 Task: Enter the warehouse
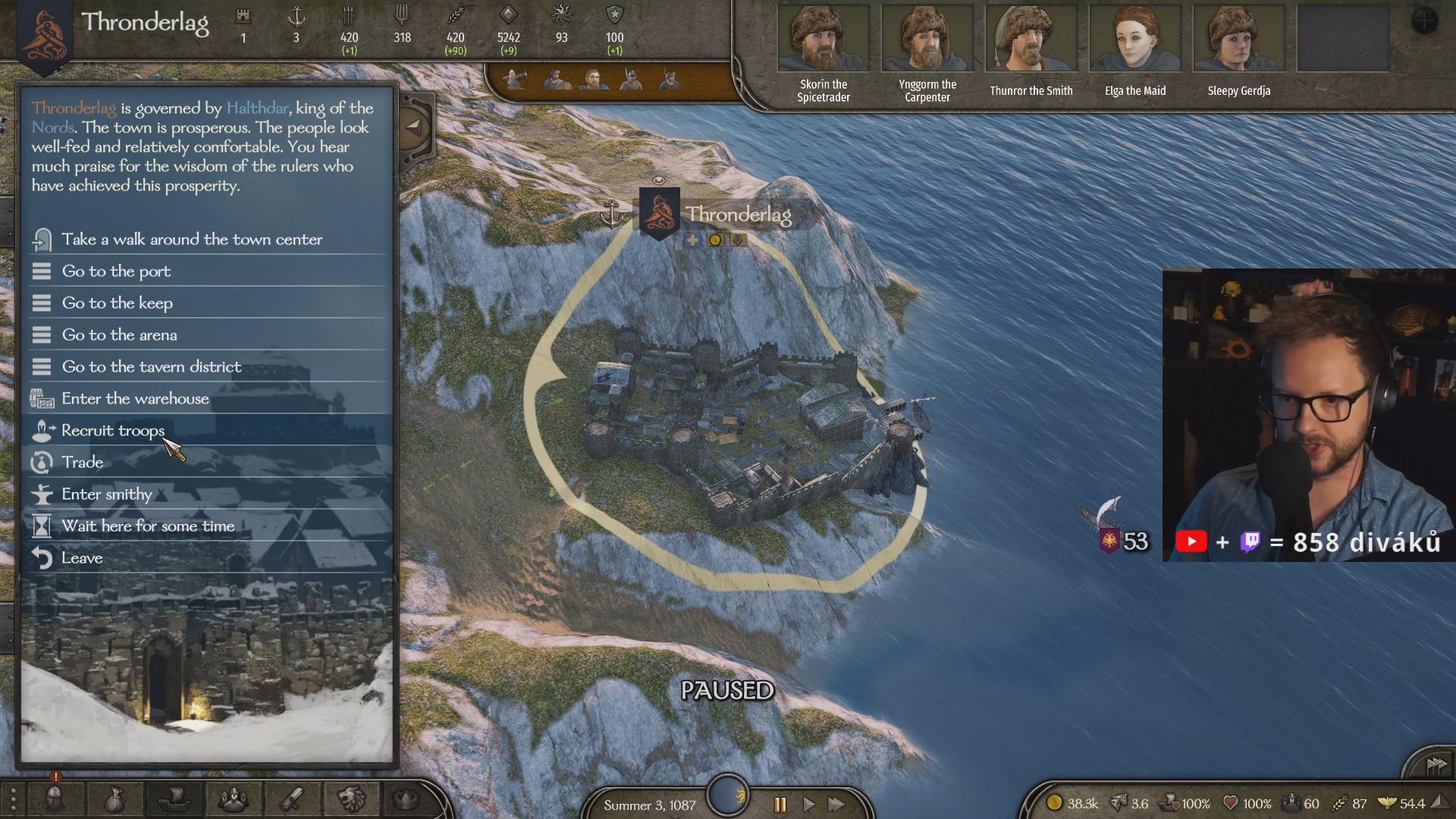point(135,399)
